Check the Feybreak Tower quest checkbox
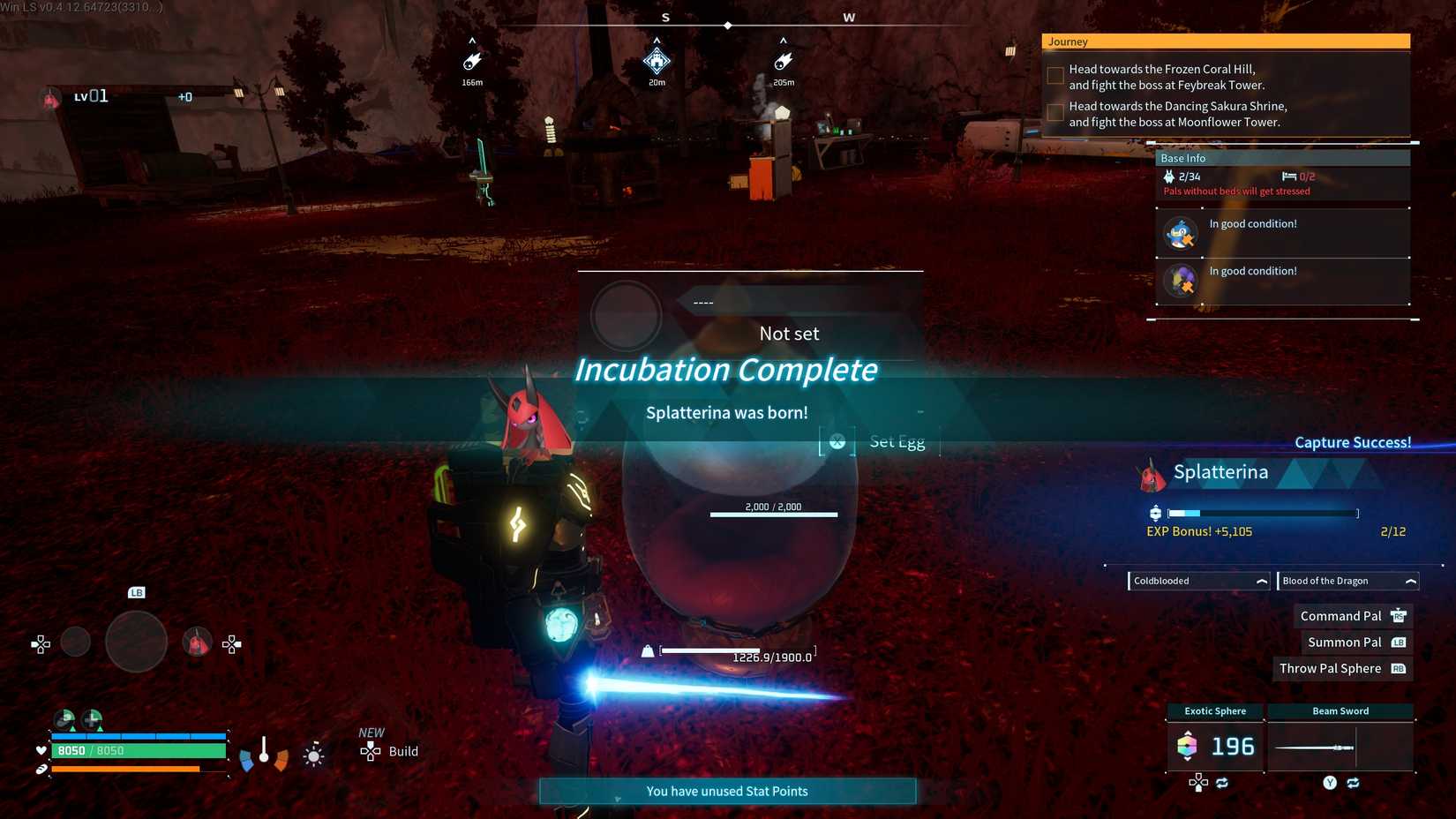 point(1054,75)
